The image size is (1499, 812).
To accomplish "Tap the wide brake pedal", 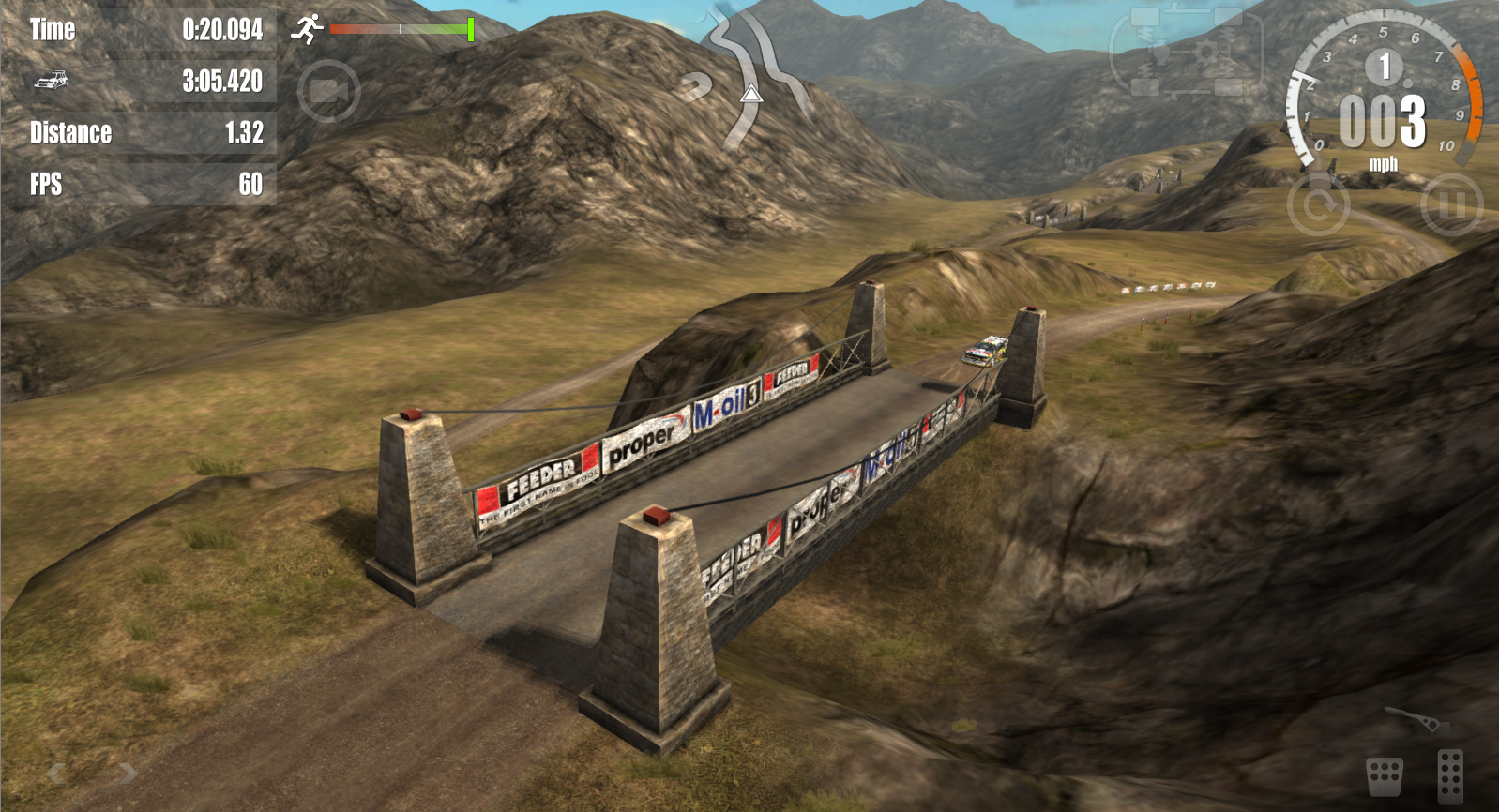I will click(1385, 776).
